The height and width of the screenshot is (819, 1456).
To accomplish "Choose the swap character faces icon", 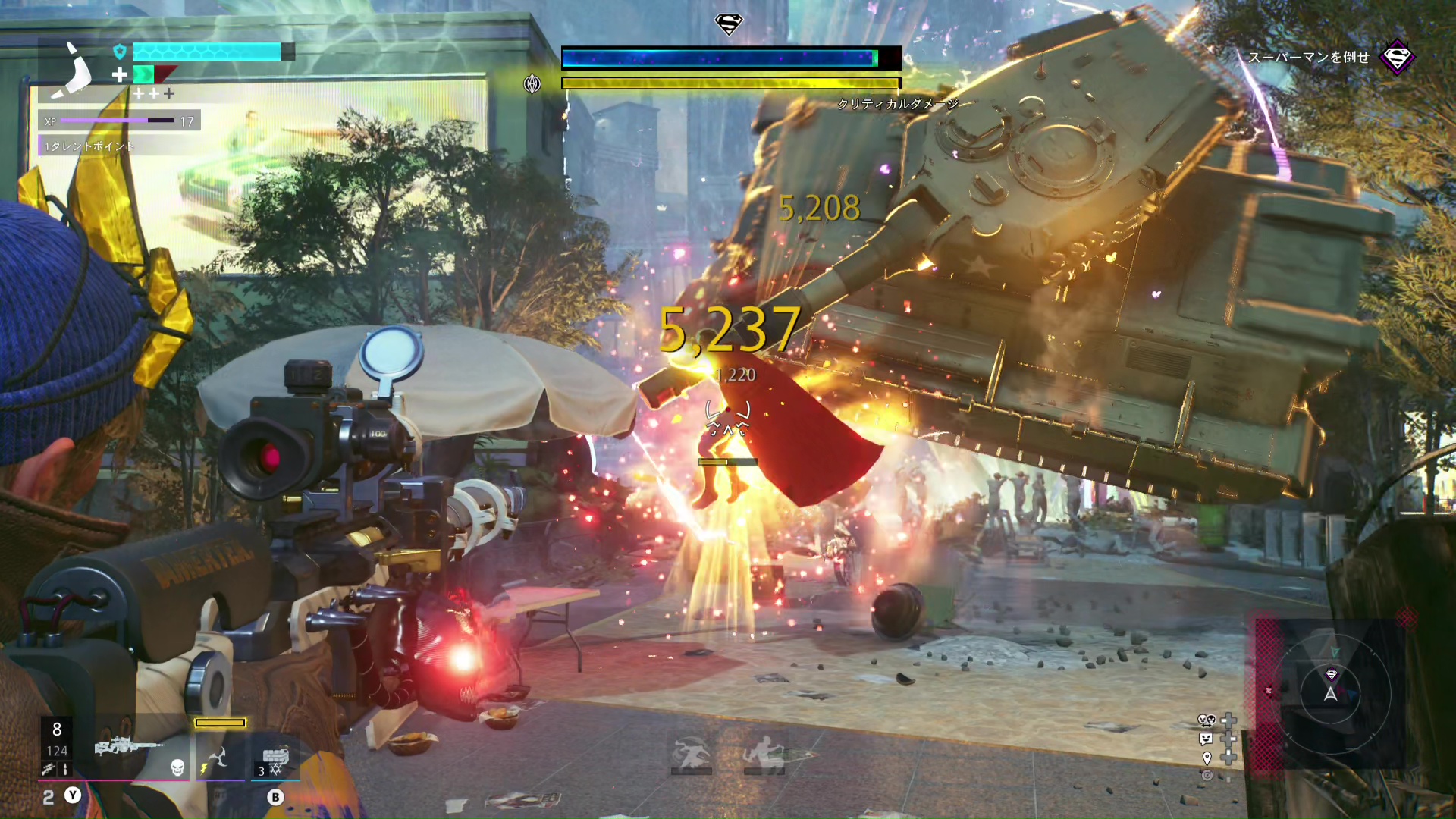I will (x=1206, y=720).
